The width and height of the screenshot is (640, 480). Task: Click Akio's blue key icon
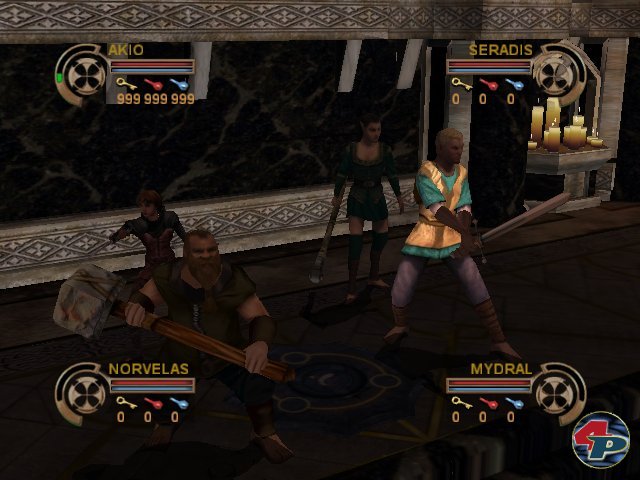[181, 85]
